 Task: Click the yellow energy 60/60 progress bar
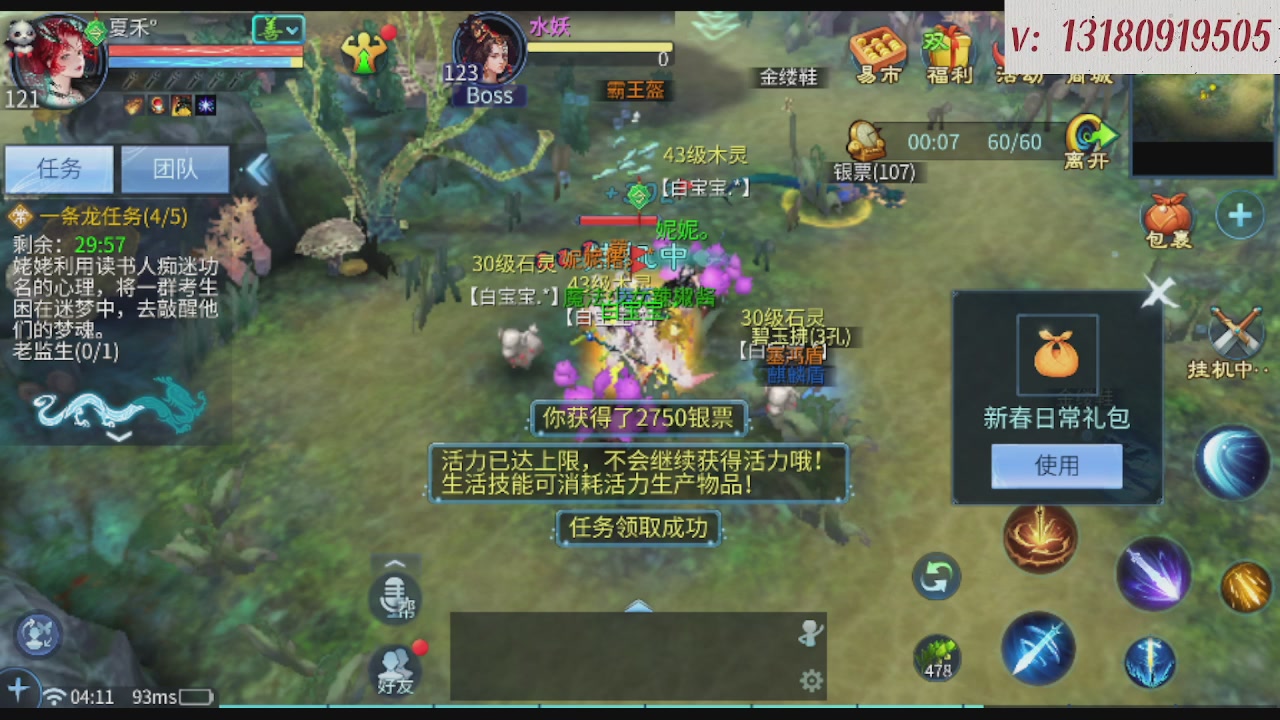1014,142
